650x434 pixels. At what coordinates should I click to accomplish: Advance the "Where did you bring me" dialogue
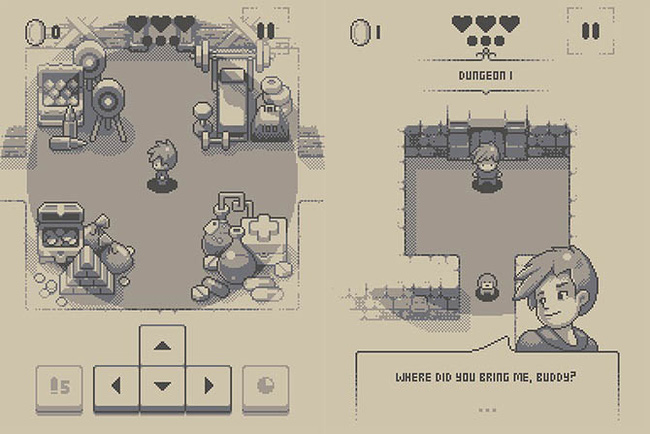tap(487, 409)
